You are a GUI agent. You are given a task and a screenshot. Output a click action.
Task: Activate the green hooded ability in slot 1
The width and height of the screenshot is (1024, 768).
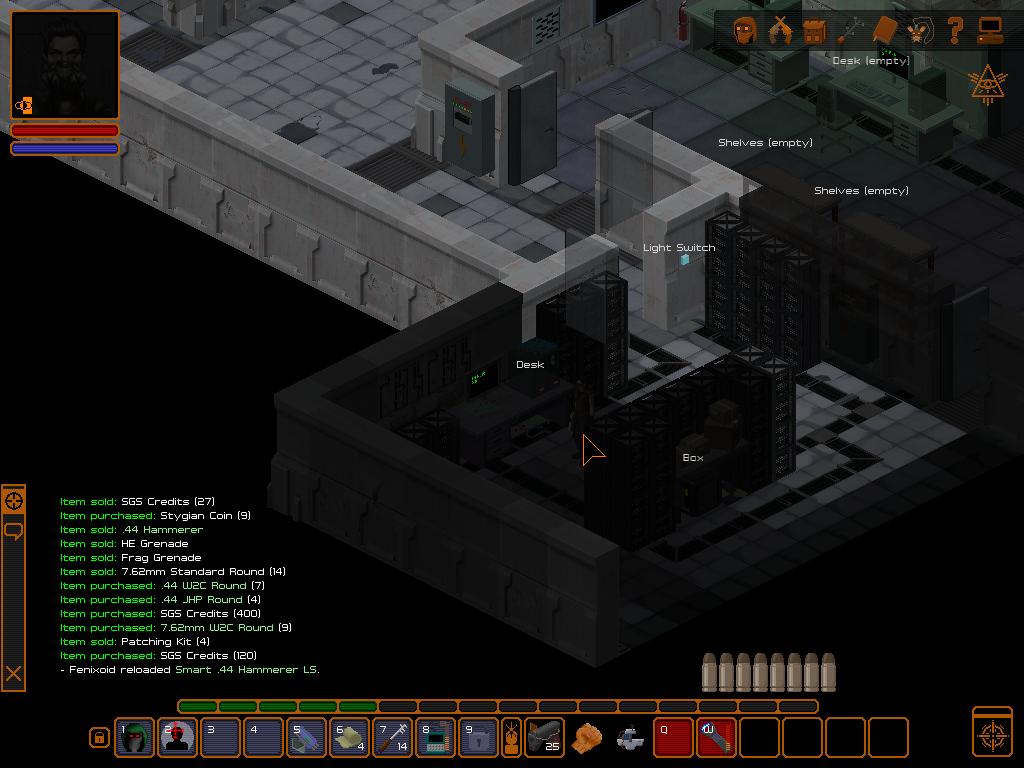[x=135, y=738]
